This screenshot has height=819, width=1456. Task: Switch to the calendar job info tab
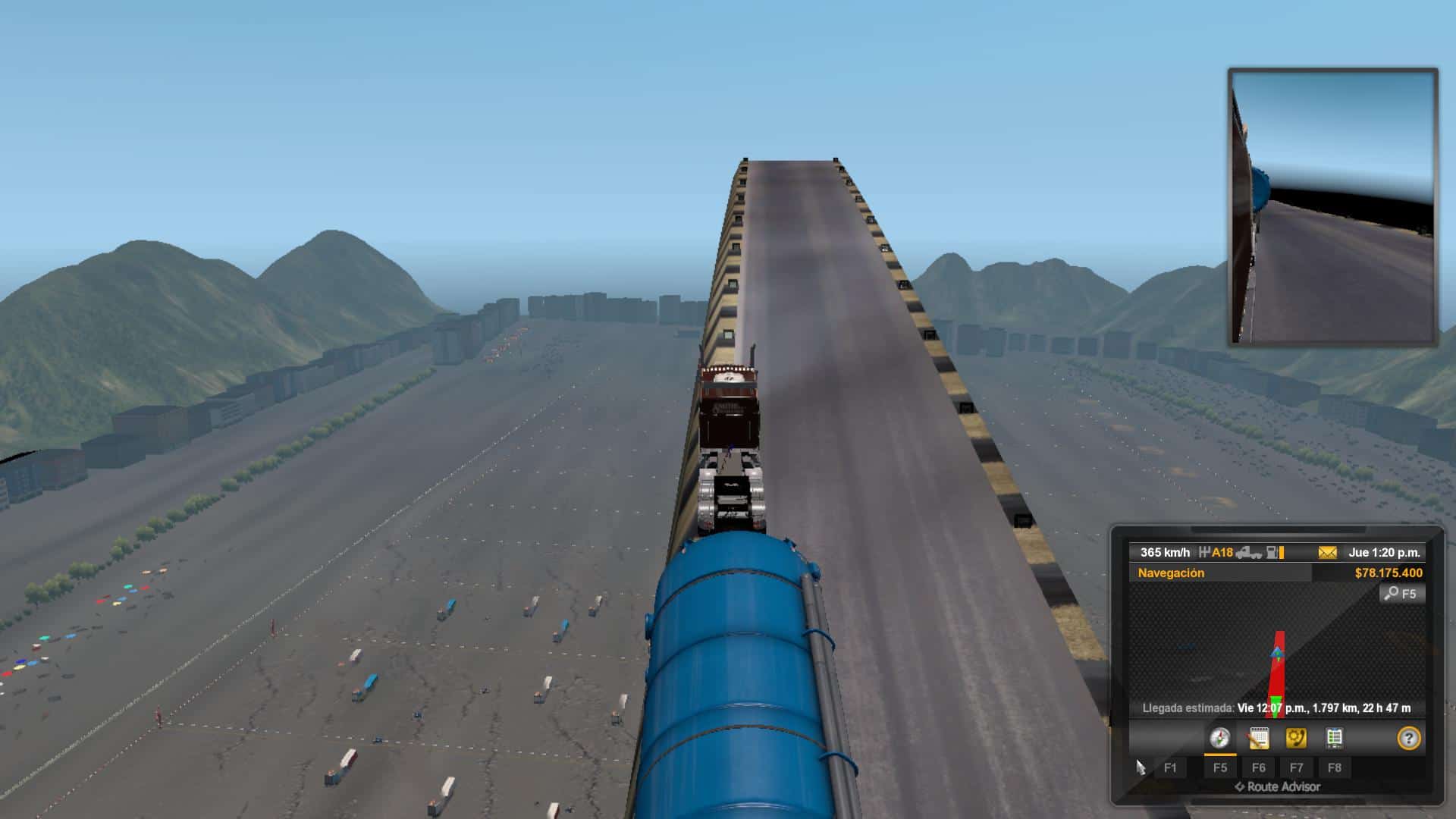[x=1258, y=738]
